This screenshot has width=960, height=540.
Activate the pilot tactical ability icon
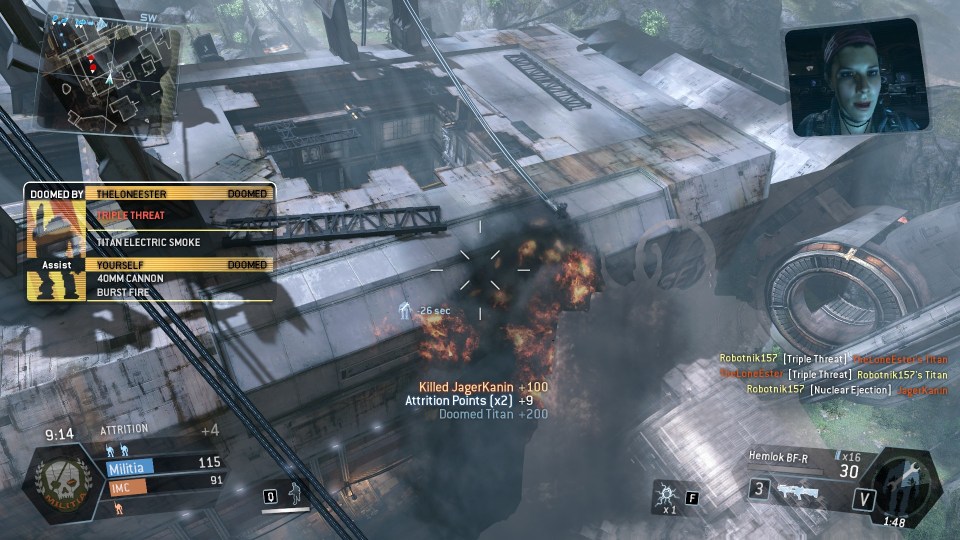coord(295,494)
